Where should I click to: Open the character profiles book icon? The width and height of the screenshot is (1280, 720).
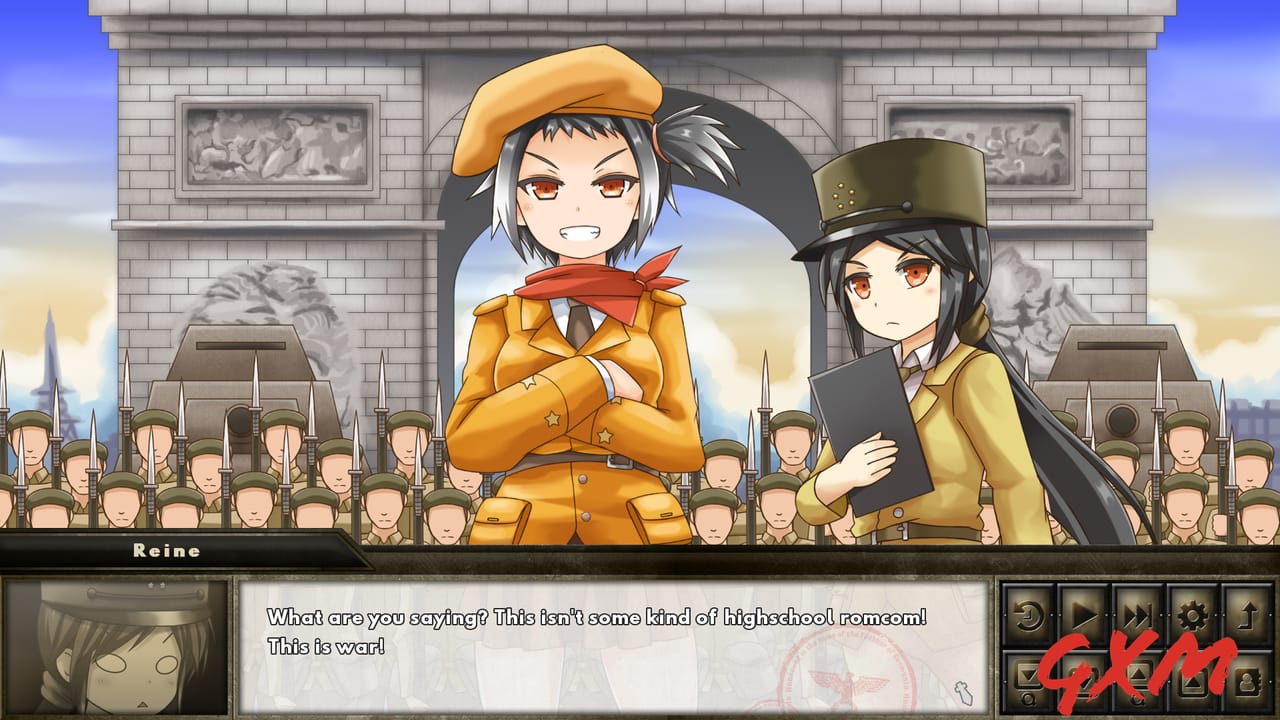pyautogui.click(x=1248, y=680)
